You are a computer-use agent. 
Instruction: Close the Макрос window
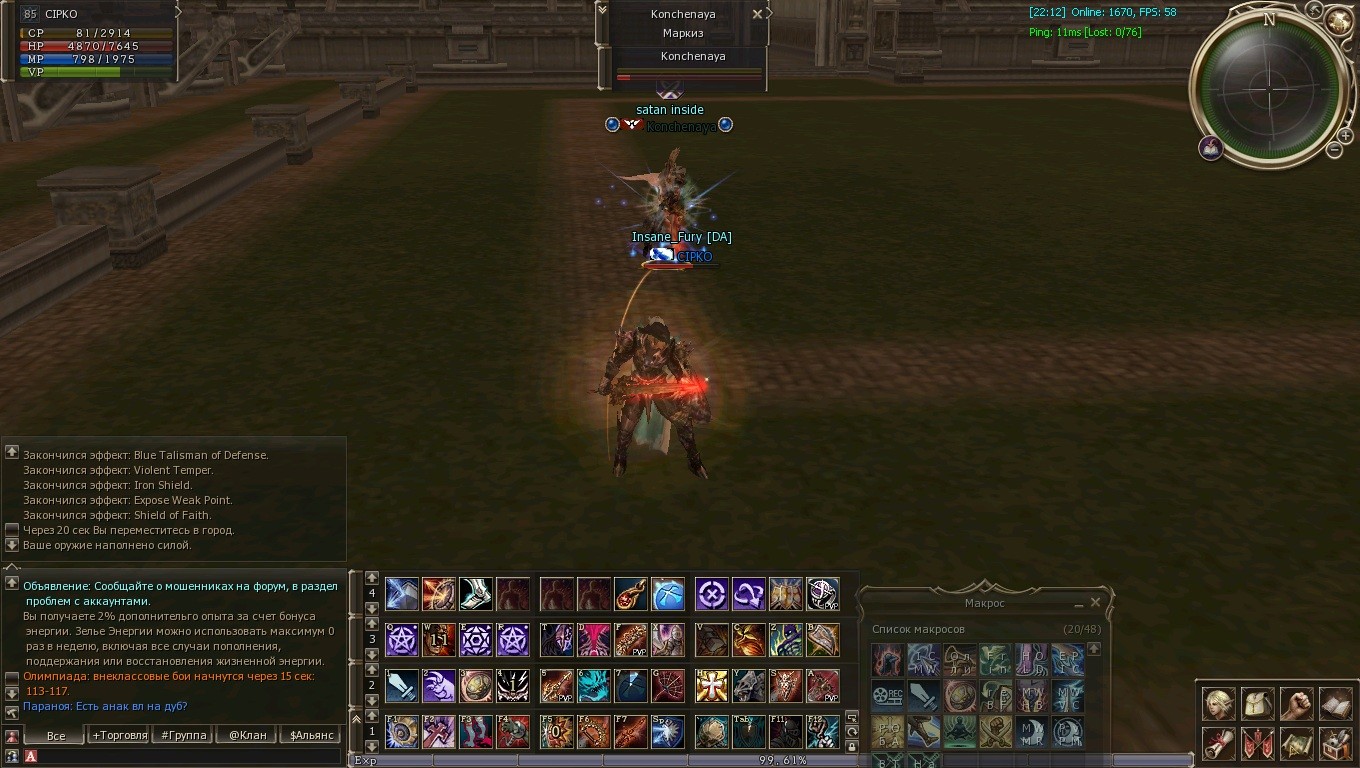pyautogui.click(x=1095, y=603)
